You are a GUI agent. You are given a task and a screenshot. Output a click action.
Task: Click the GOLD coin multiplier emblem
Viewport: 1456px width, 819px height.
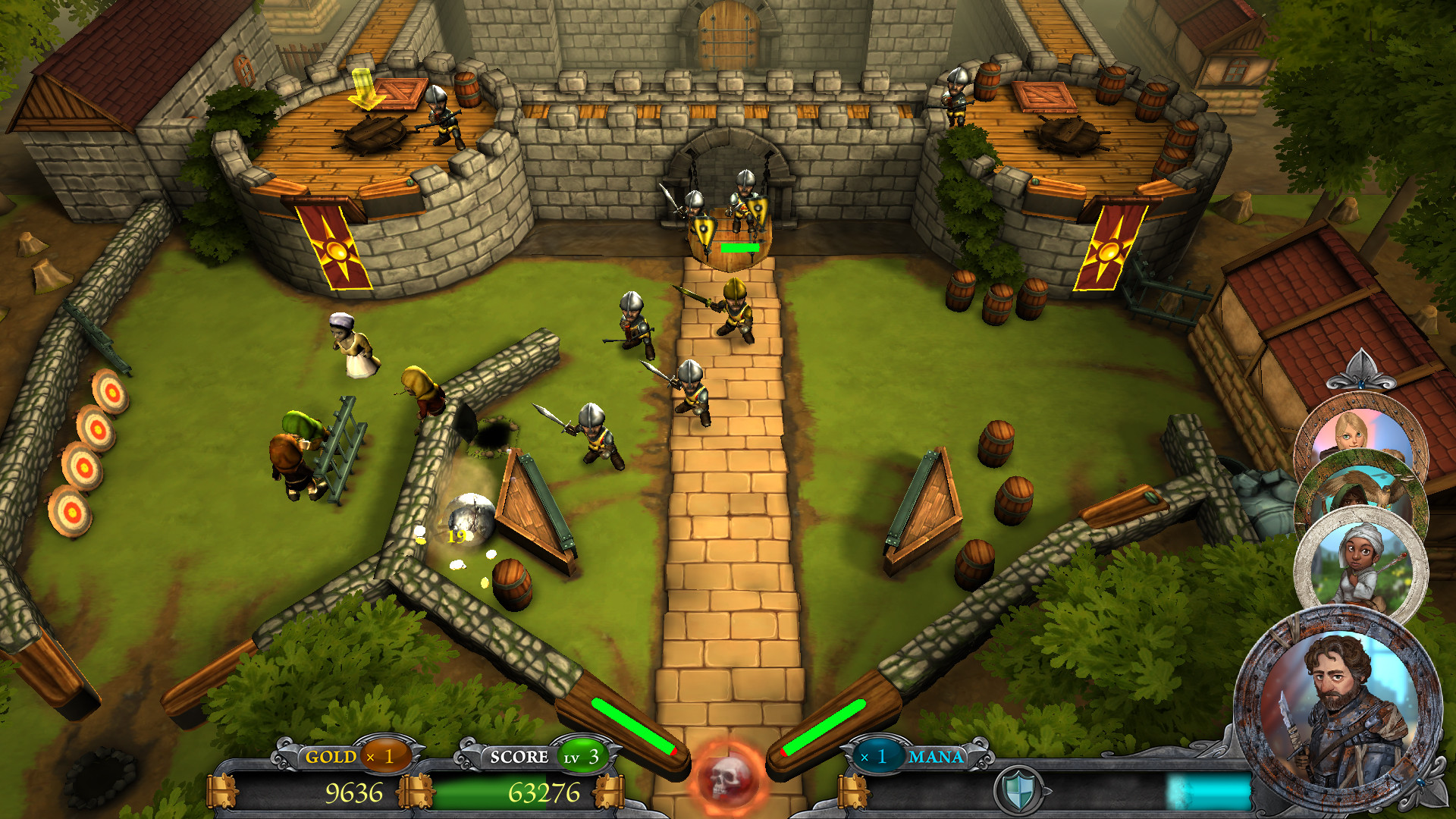tap(385, 756)
